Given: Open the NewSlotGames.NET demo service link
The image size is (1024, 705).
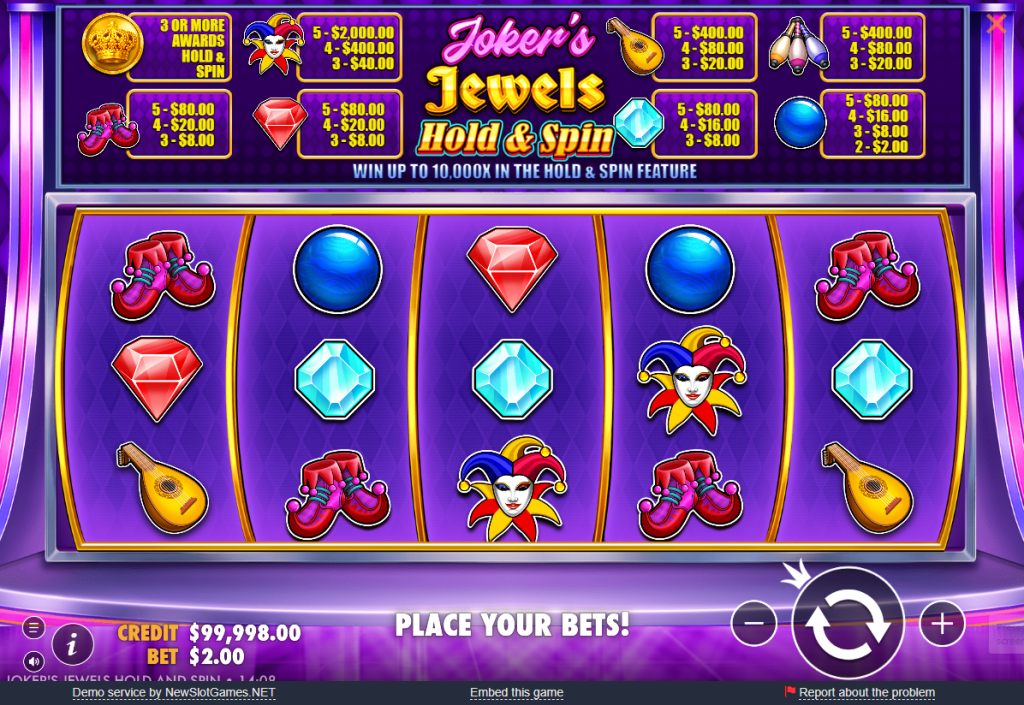Looking at the screenshot, I should pyautogui.click(x=174, y=692).
